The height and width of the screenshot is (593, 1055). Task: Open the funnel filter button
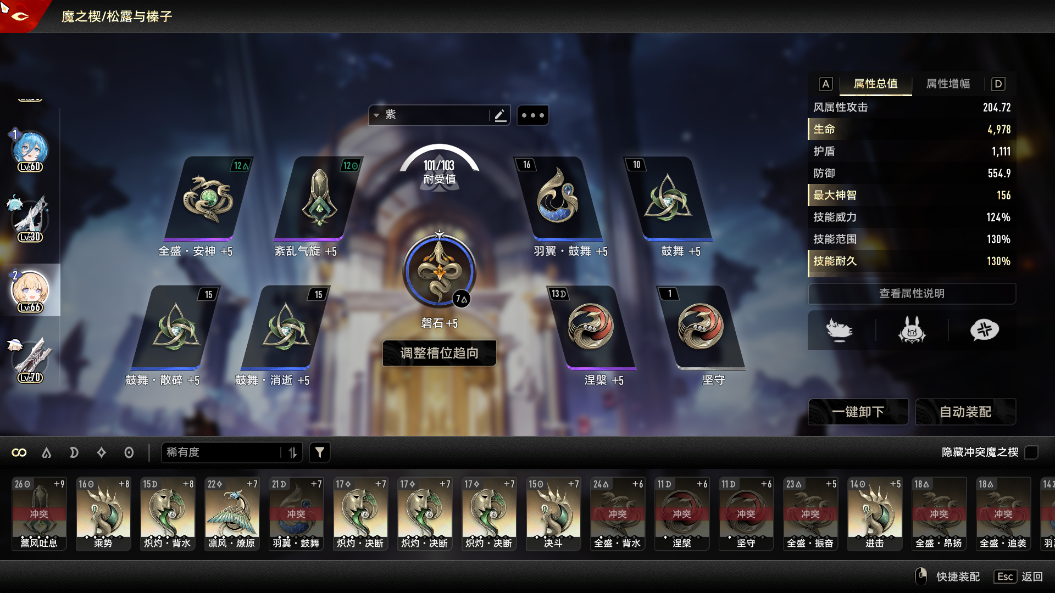319,453
